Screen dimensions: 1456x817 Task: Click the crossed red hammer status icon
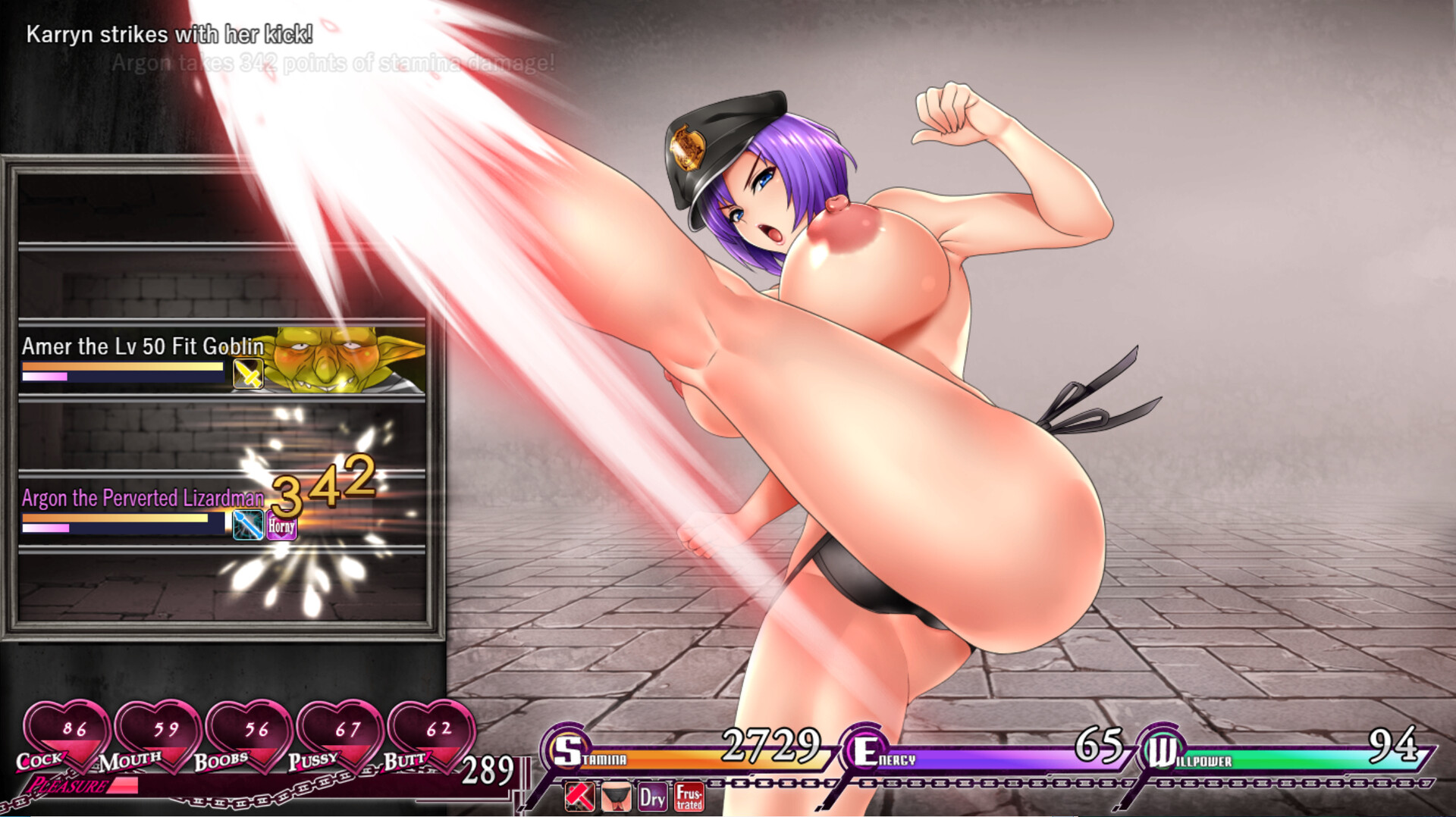tap(578, 797)
